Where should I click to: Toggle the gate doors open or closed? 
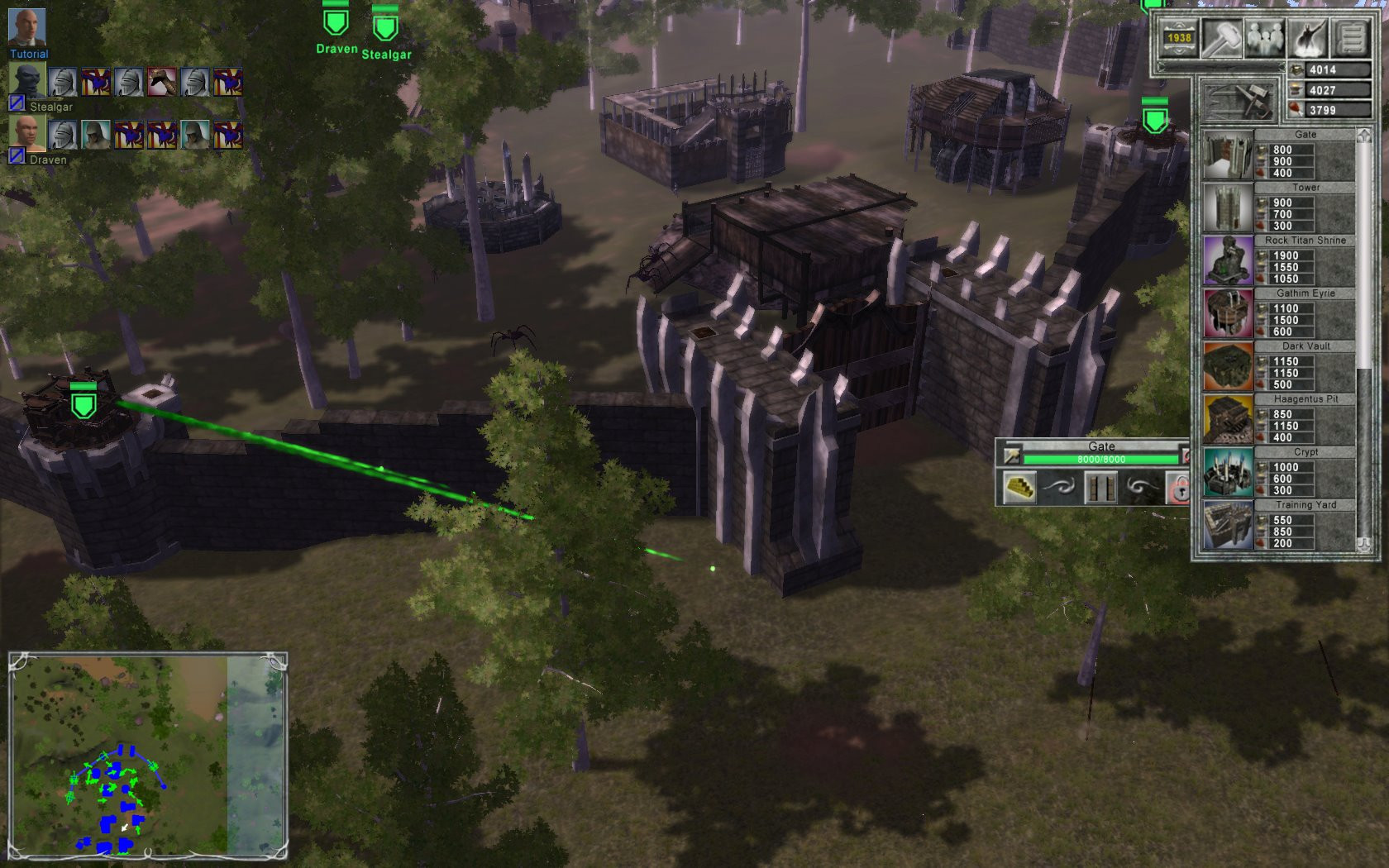(x=1100, y=487)
